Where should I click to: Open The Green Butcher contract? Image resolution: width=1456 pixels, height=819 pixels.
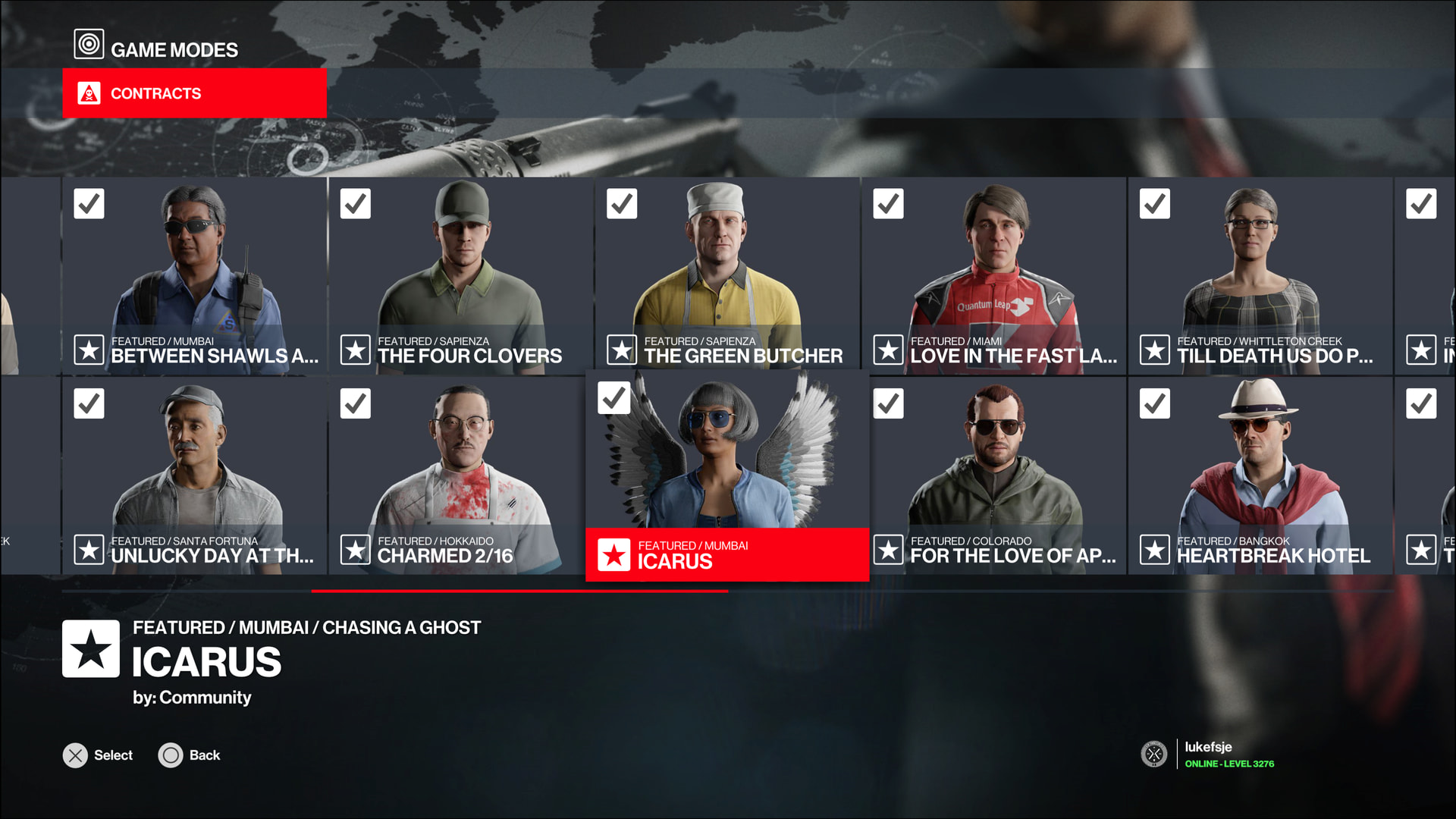(x=727, y=276)
